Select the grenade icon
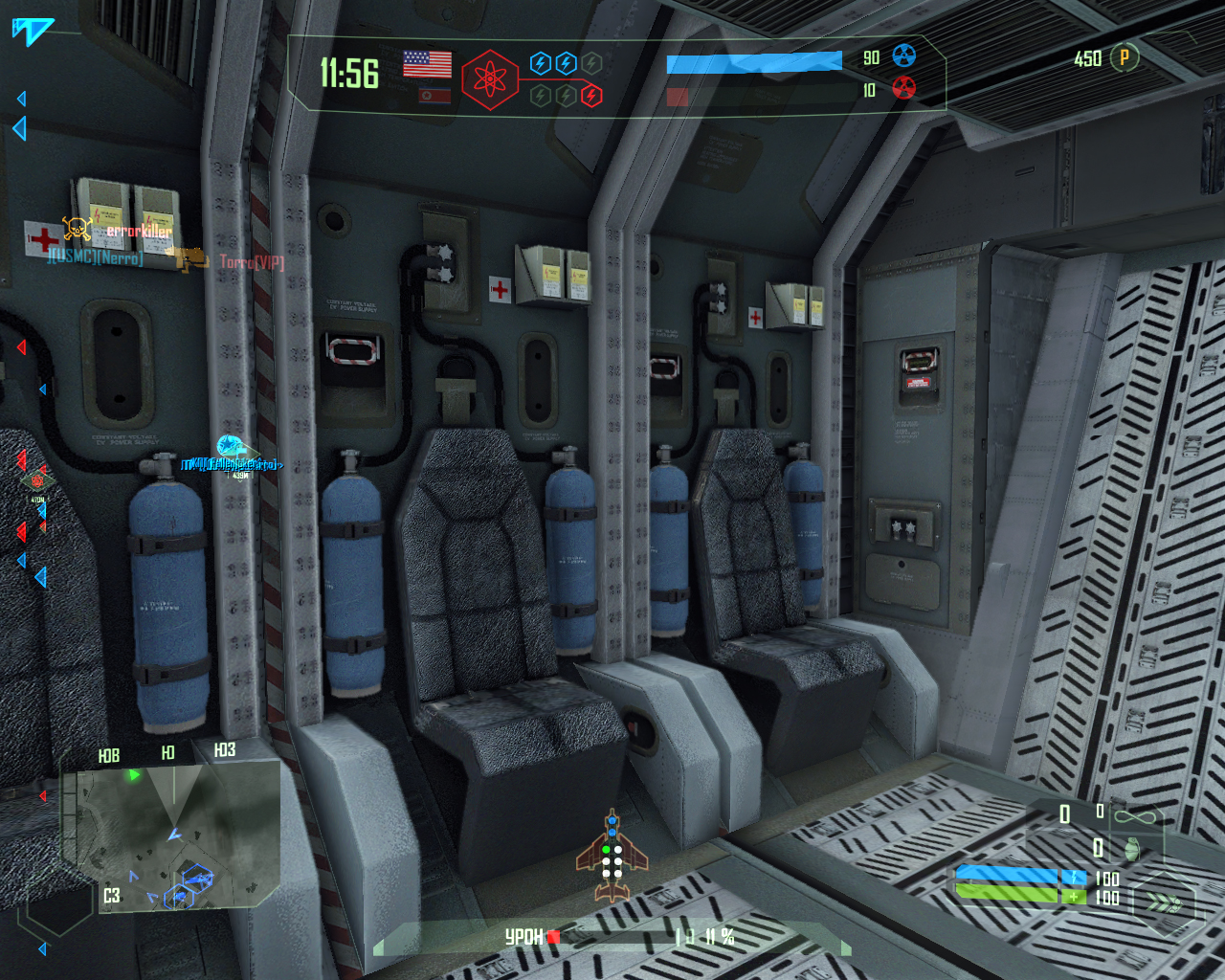The image size is (1225, 980). click(x=1132, y=848)
